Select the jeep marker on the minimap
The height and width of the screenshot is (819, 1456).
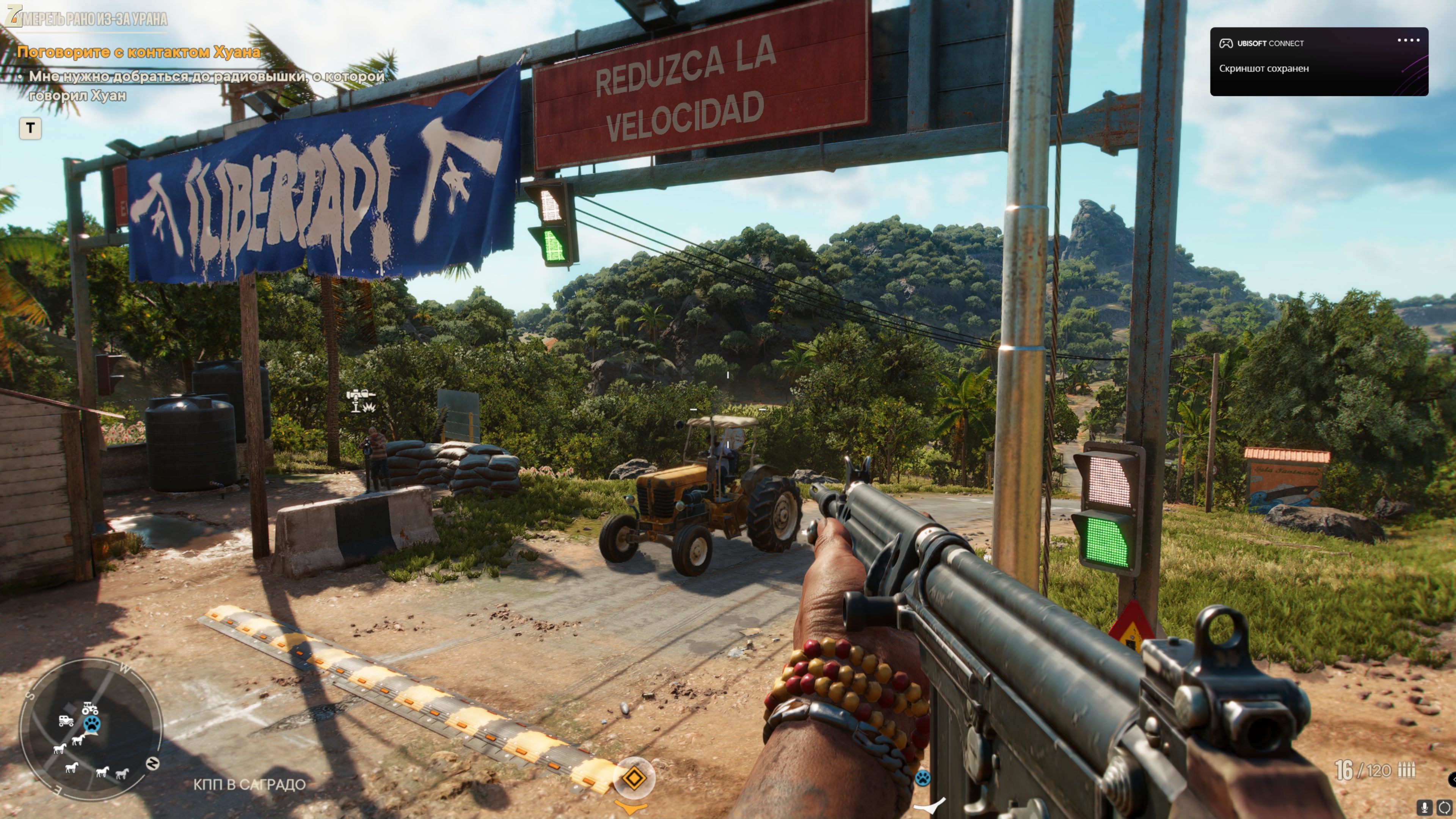[x=66, y=721]
